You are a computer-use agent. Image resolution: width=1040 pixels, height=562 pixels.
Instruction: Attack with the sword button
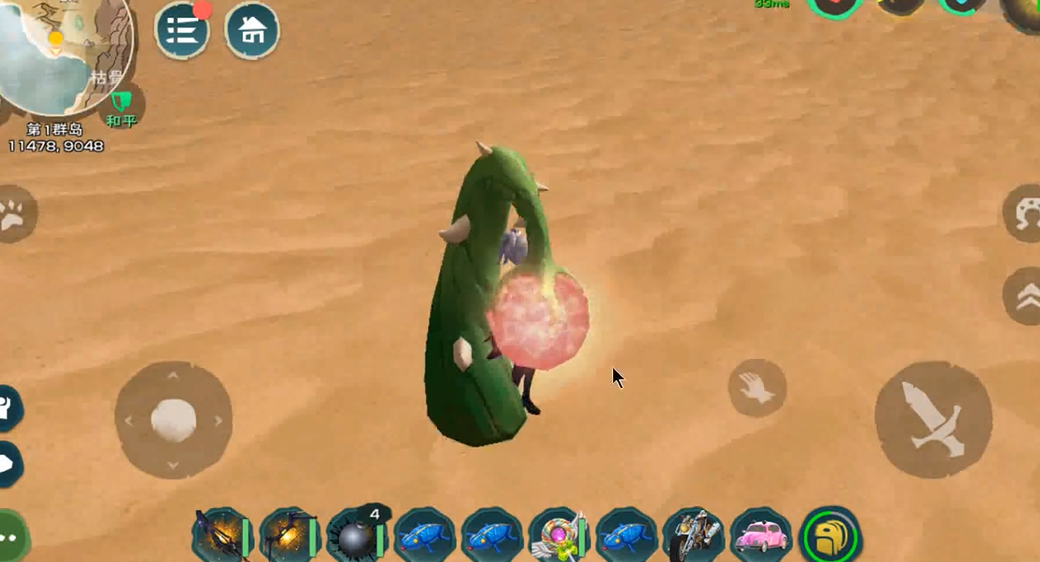click(x=933, y=419)
